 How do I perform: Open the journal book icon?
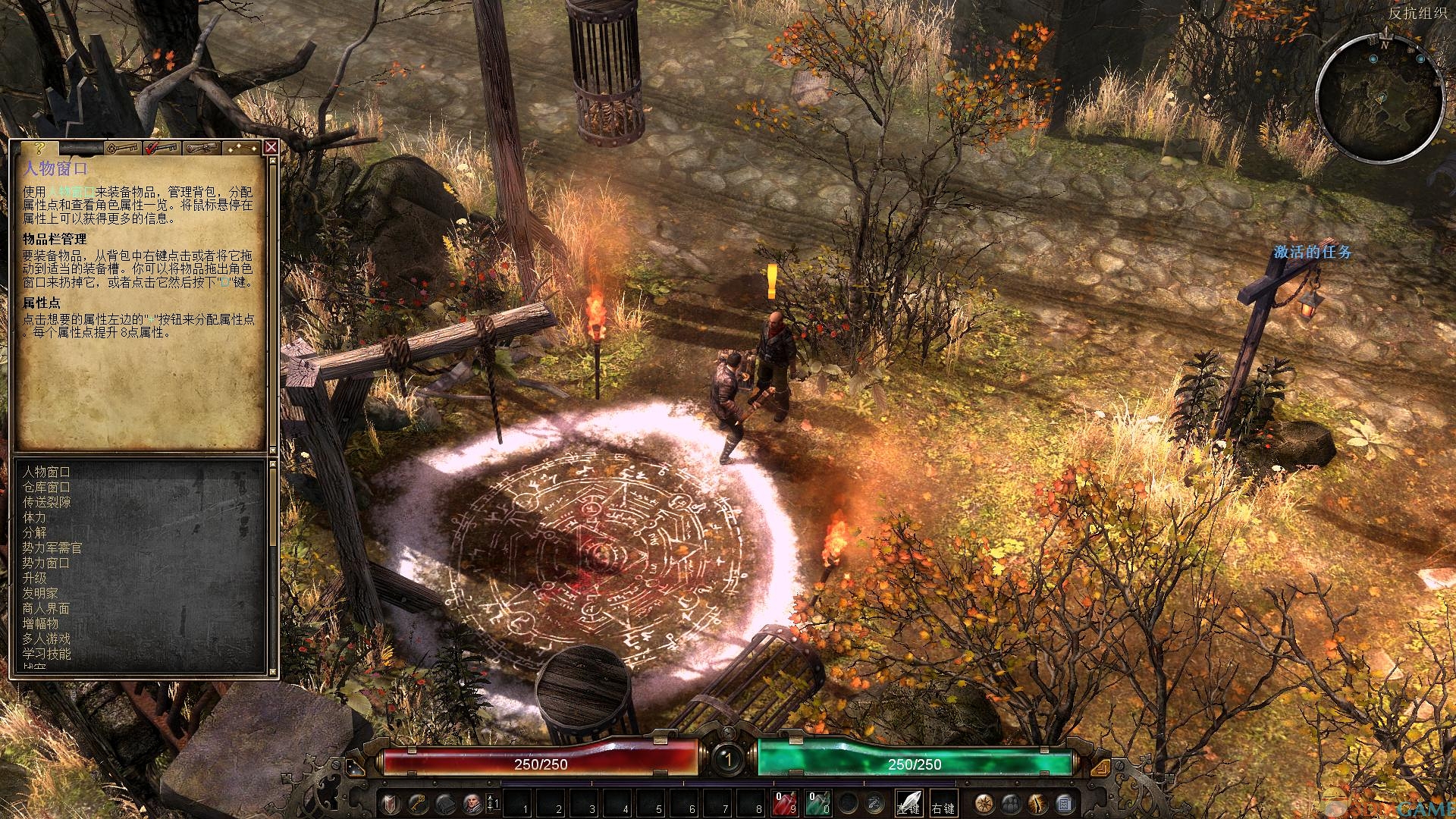(x=444, y=803)
